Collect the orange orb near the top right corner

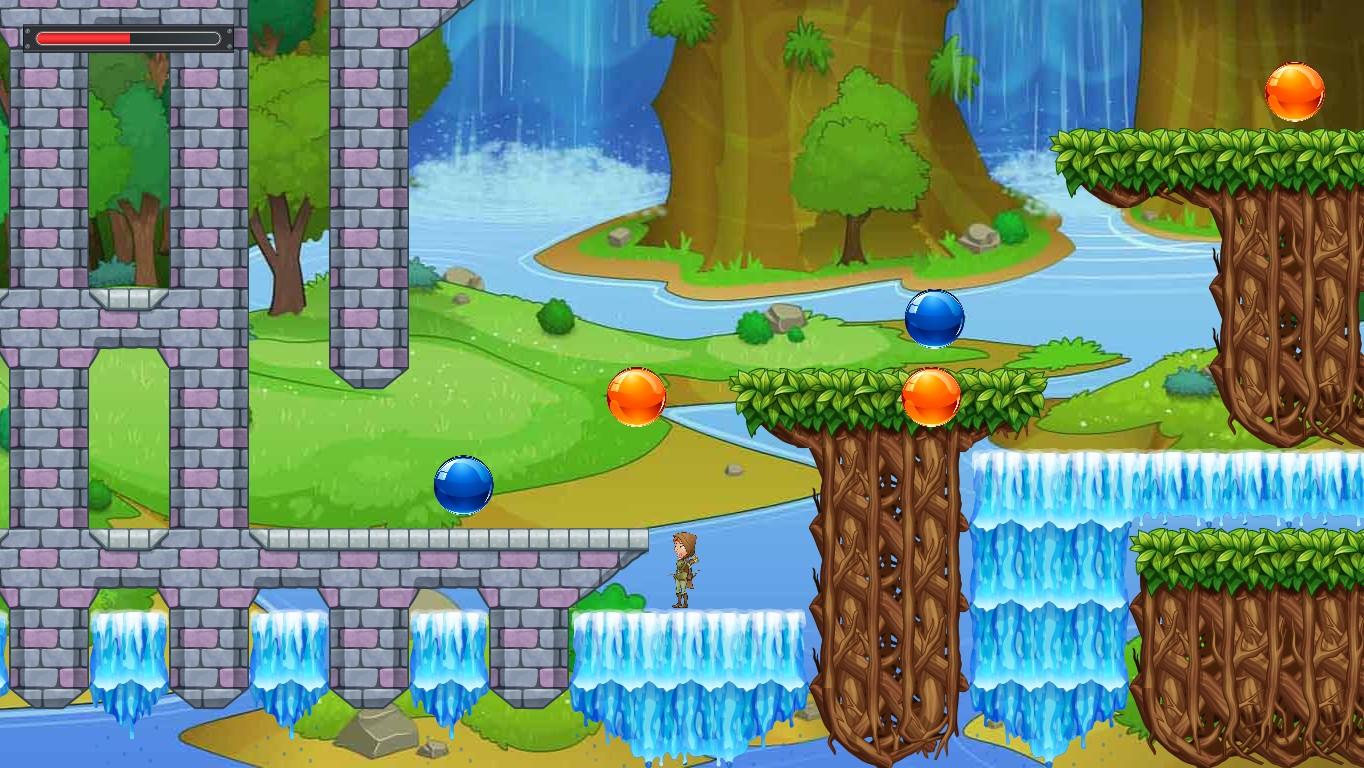coord(1293,92)
